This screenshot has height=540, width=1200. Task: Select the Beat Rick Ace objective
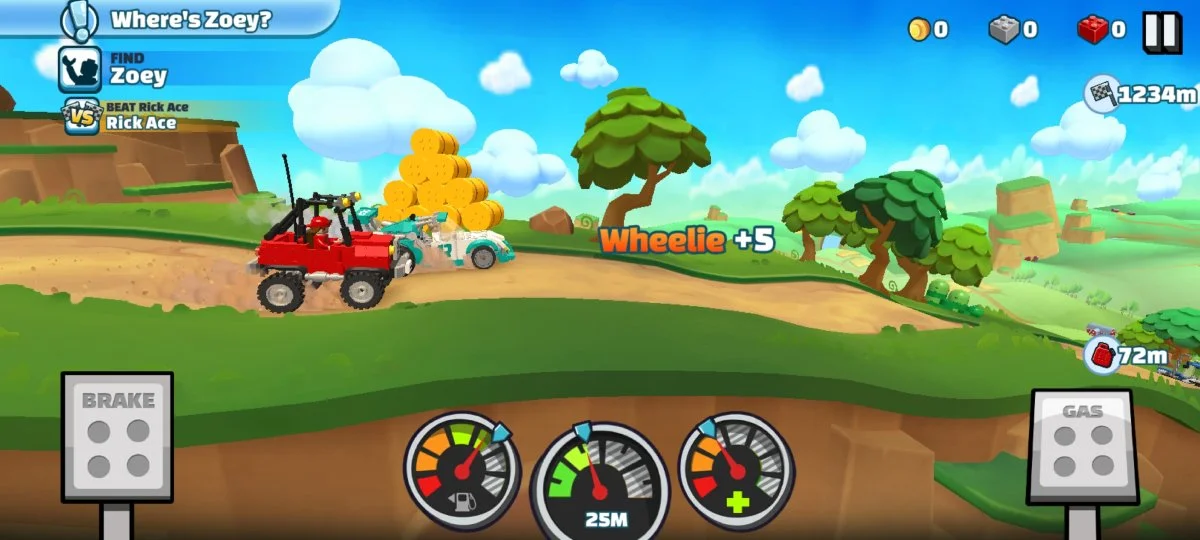(125, 117)
